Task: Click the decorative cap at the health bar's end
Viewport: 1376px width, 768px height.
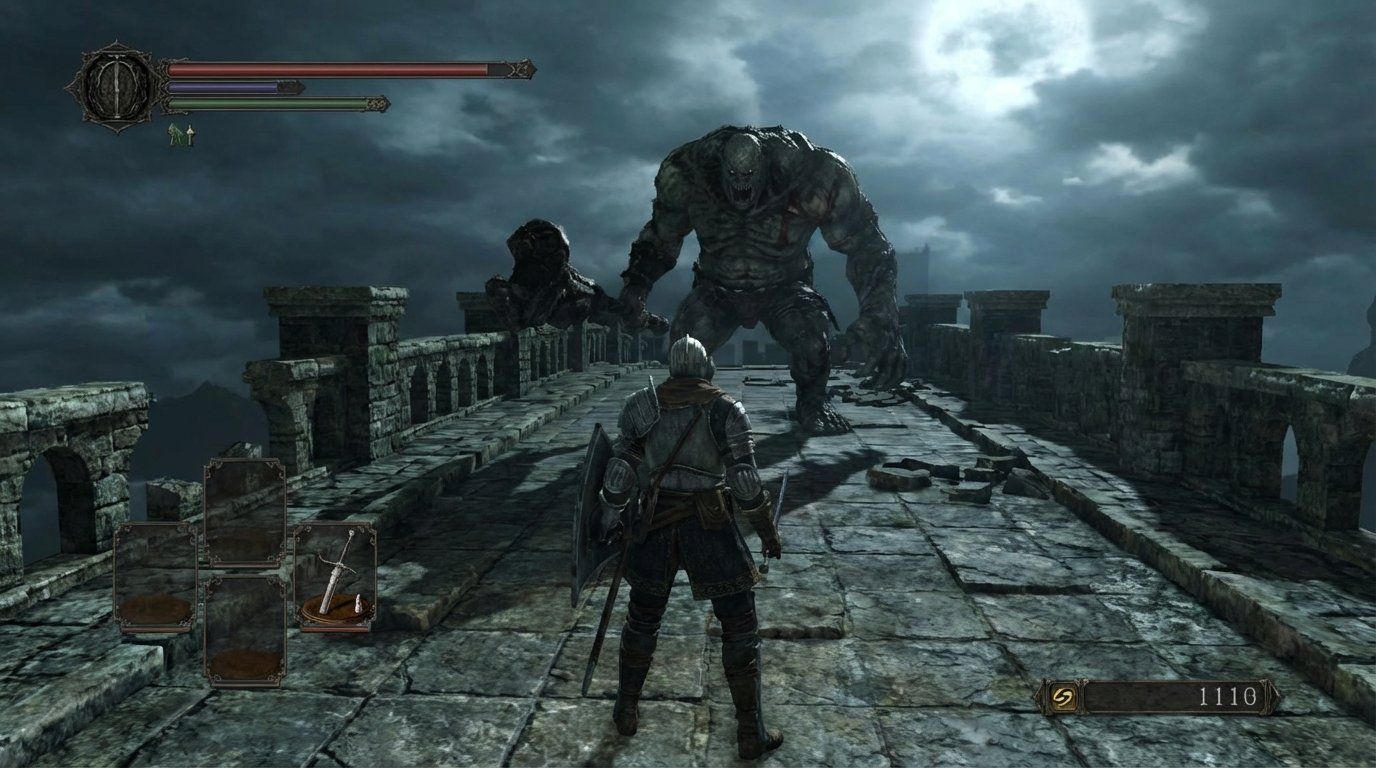Action: pos(521,67)
